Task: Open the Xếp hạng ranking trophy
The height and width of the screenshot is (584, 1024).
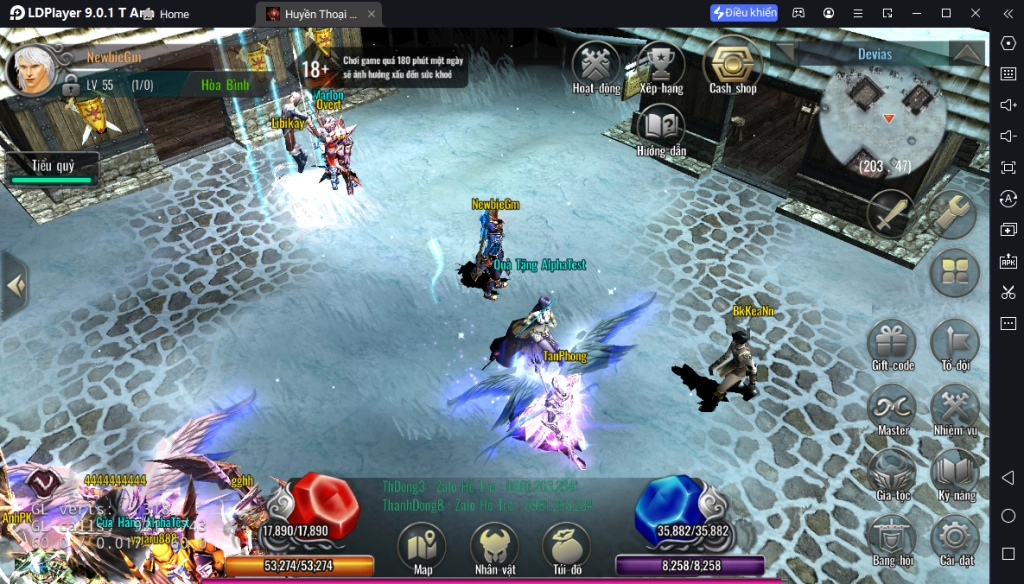Action: click(661, 65)
